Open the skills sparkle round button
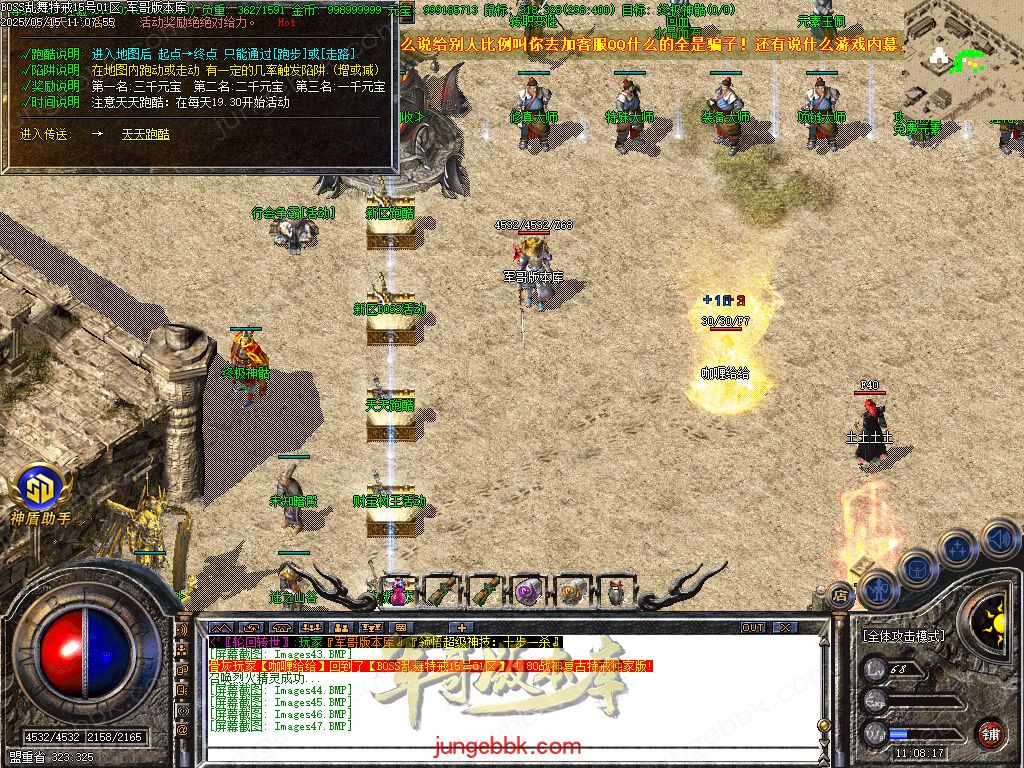The height and width of the screenshot is (768, 1024). click(x=957, y=549)
